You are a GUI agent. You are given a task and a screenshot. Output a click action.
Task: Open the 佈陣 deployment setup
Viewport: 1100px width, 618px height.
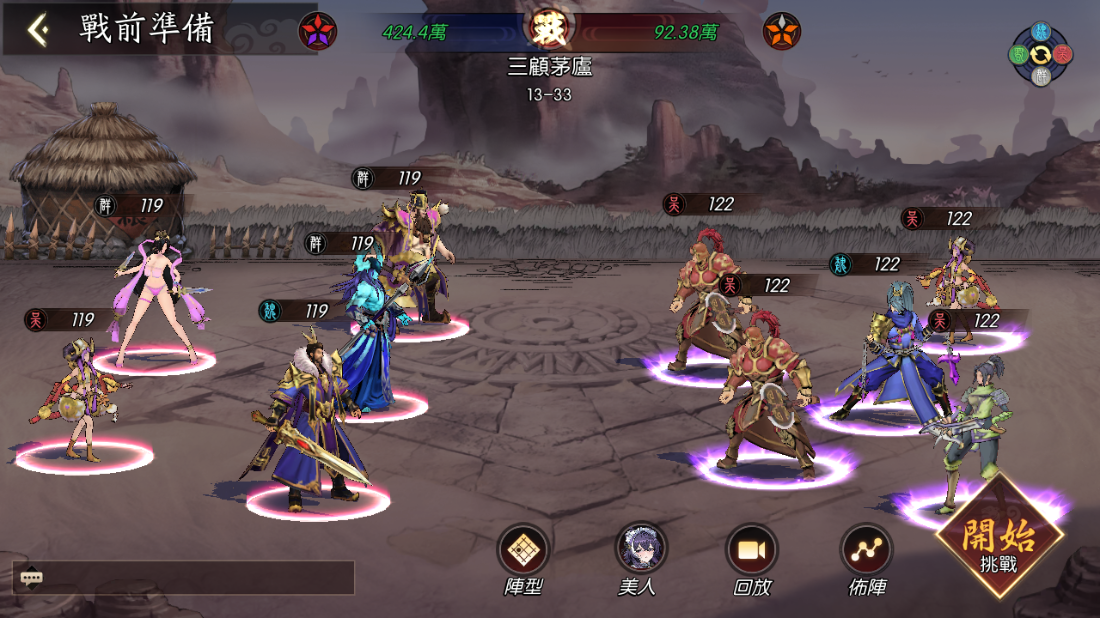(866, 550)
